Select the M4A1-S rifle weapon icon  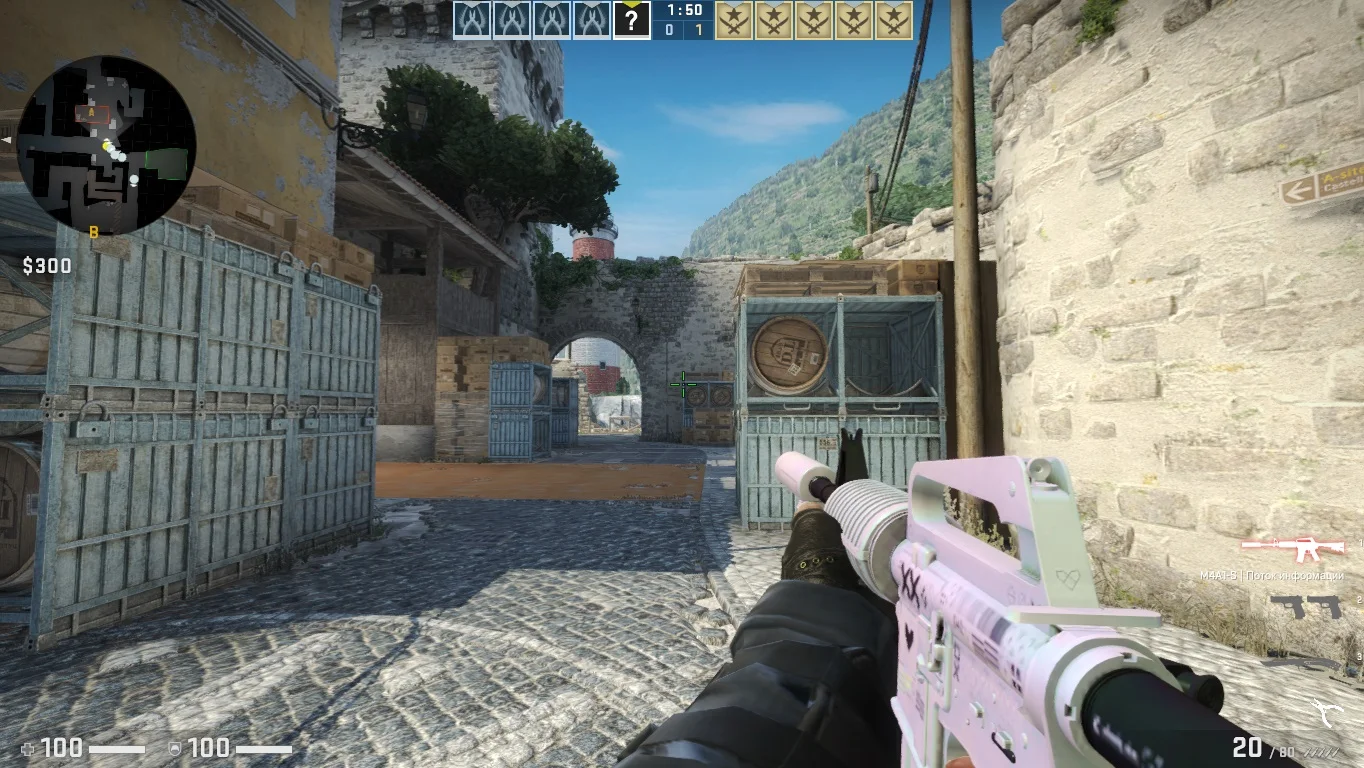pyautogui.click(x=1296, y=548)
